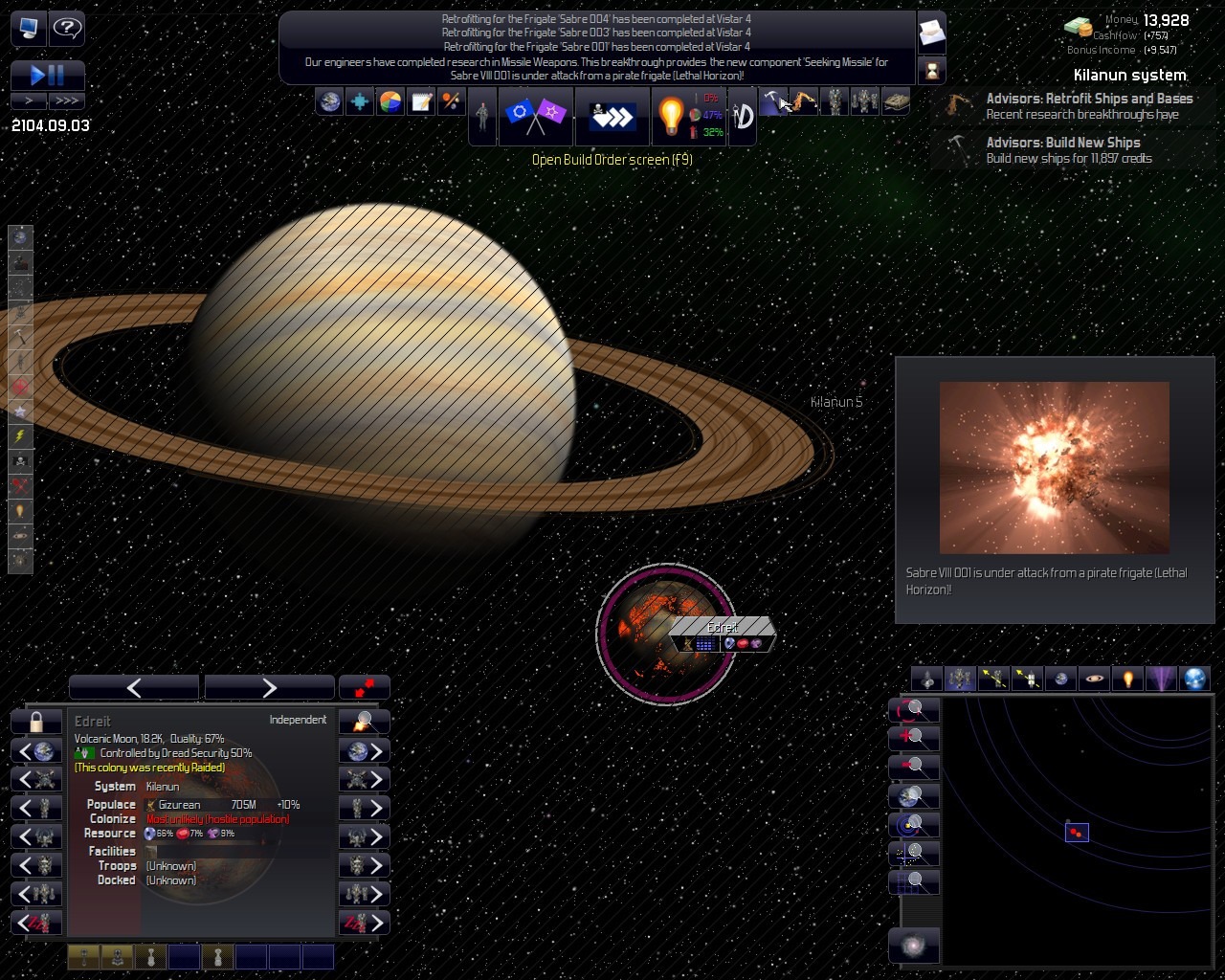
Task: Toggle the padlock lock-view button
Action: pyautogui.click(x=36, y=721)
